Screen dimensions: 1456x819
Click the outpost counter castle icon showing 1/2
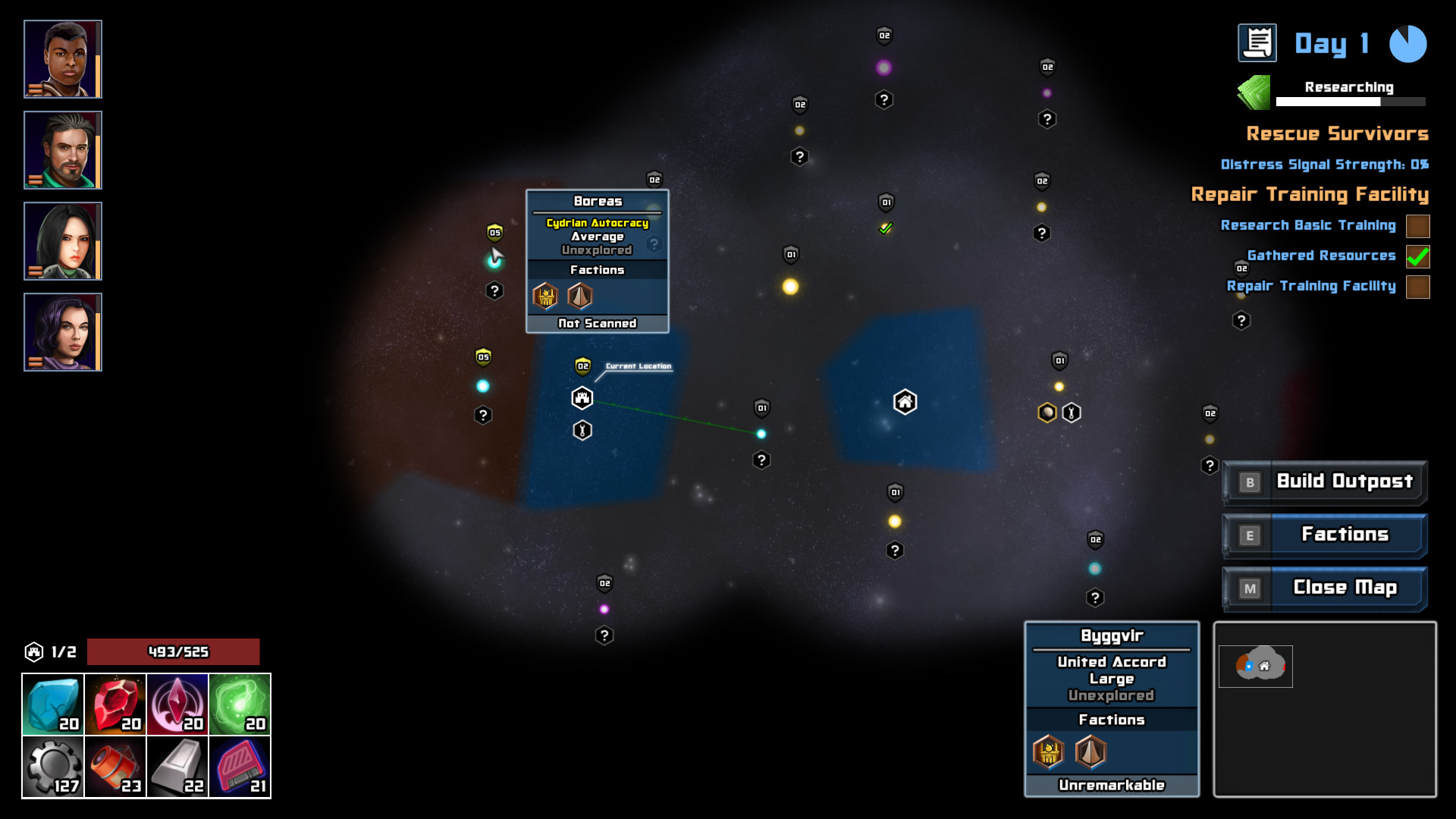pos(34,651)
